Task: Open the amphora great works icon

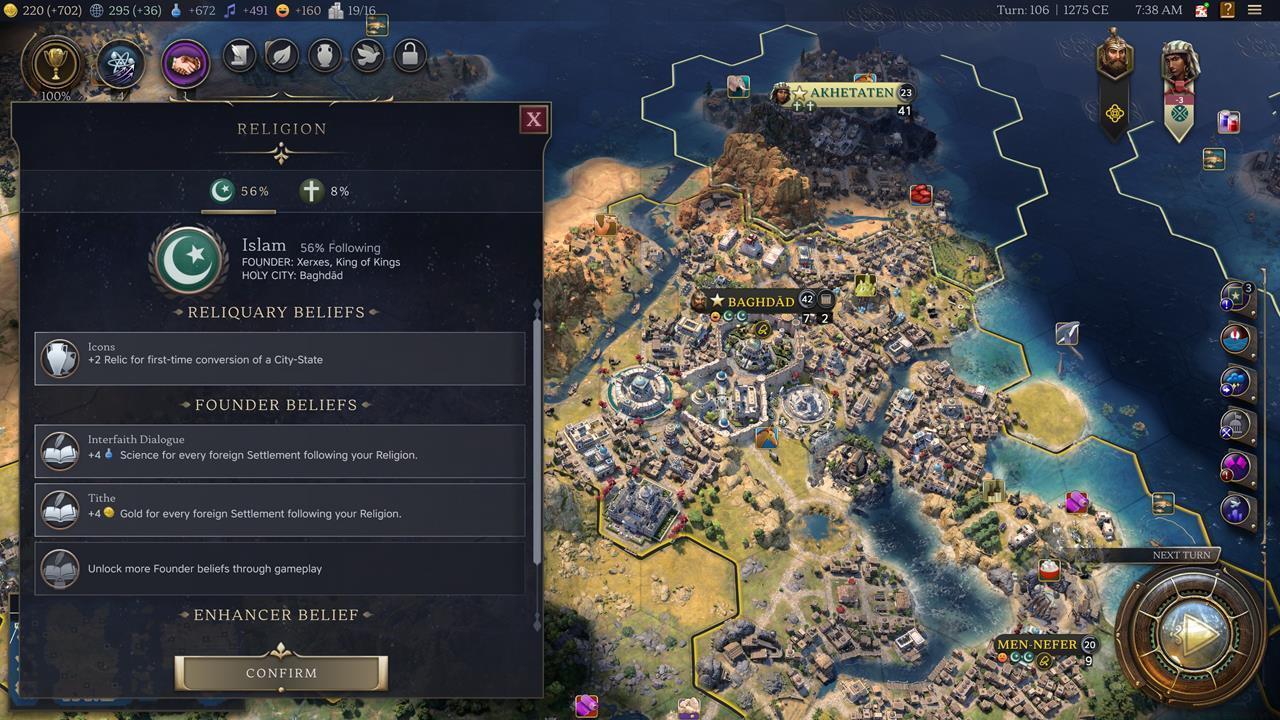Action: point(325,56)
